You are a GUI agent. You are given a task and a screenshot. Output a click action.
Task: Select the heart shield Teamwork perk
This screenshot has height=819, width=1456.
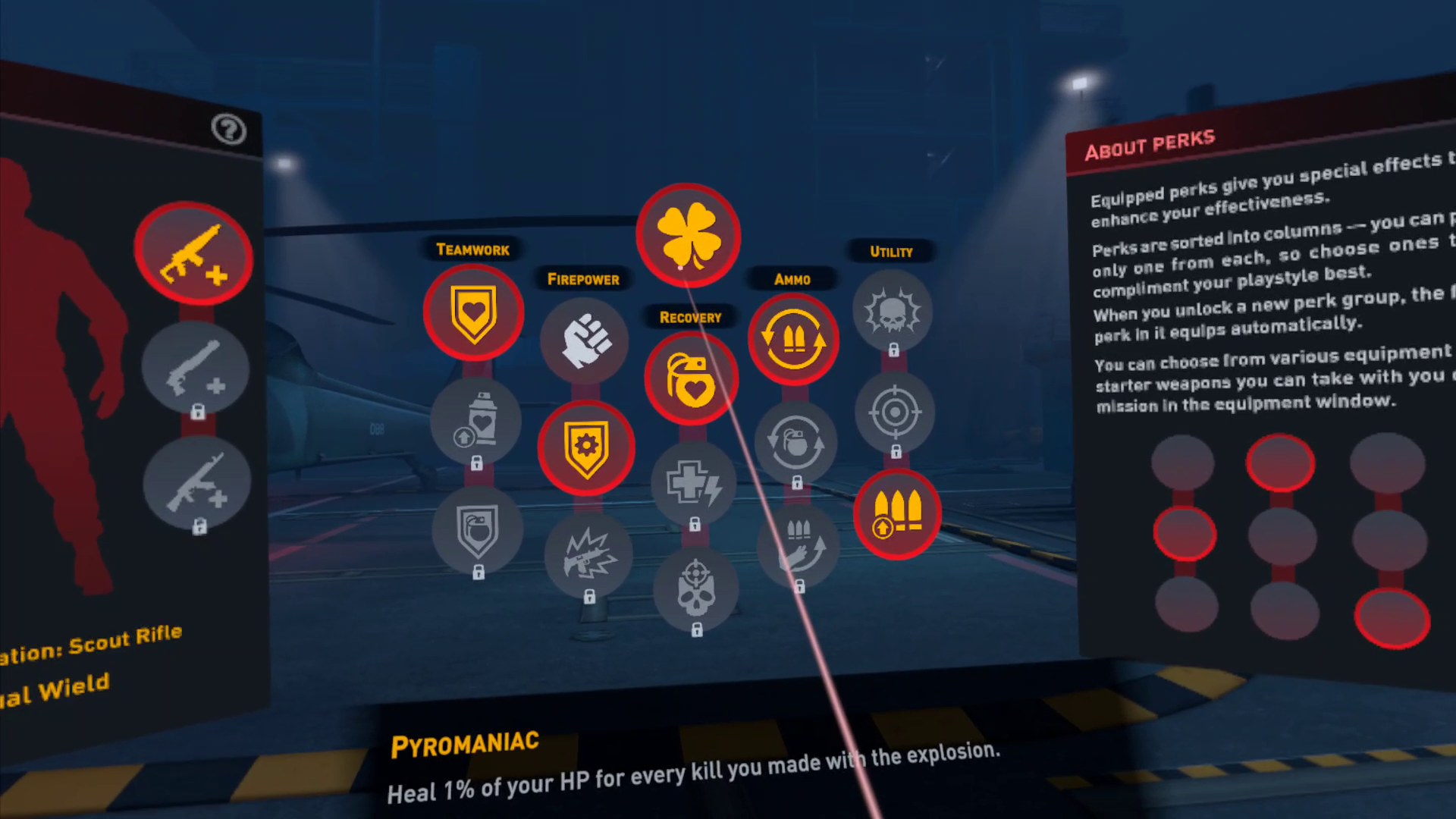[474, 313]
